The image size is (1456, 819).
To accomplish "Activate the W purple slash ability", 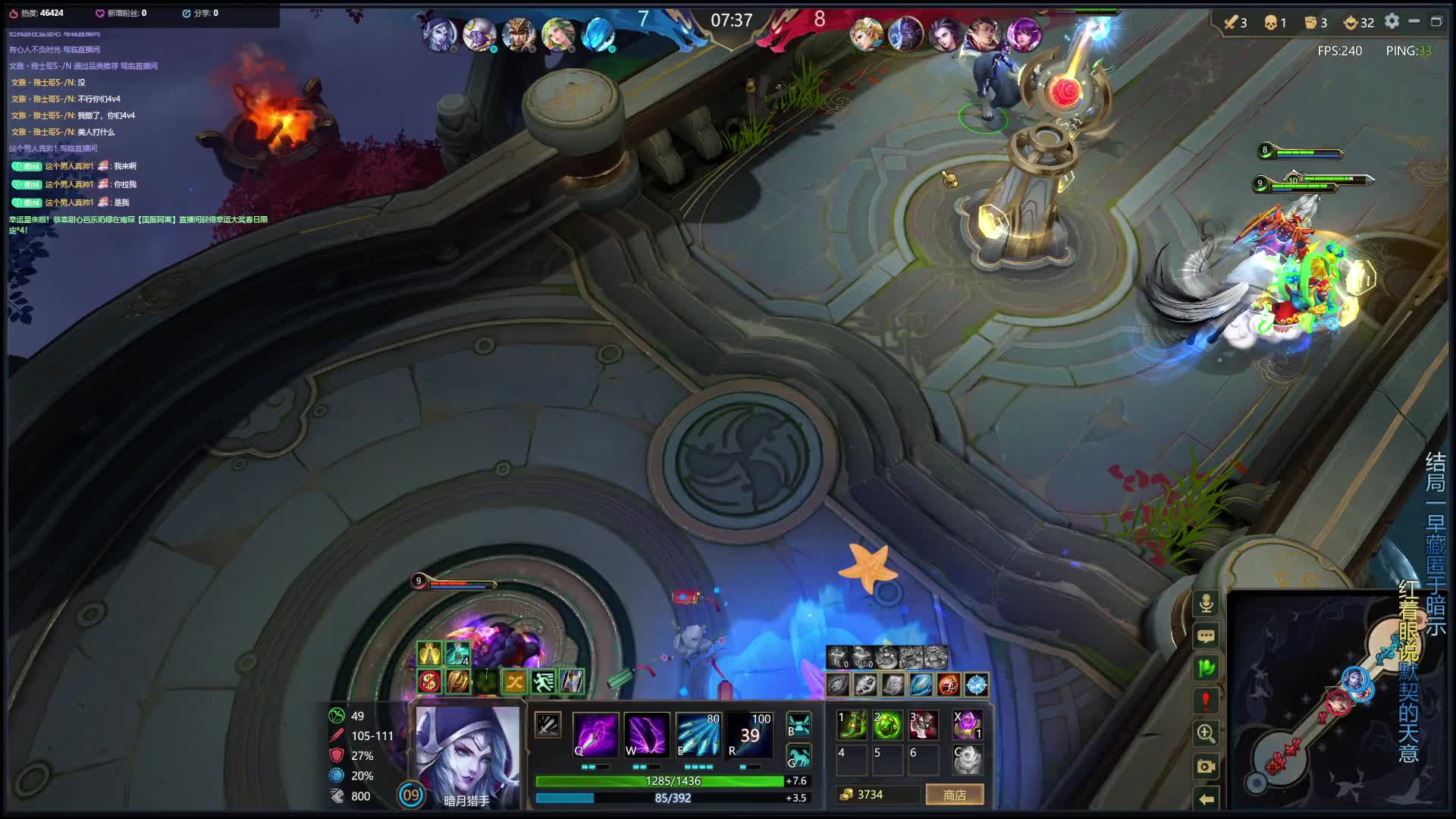I will click(646, 734).
